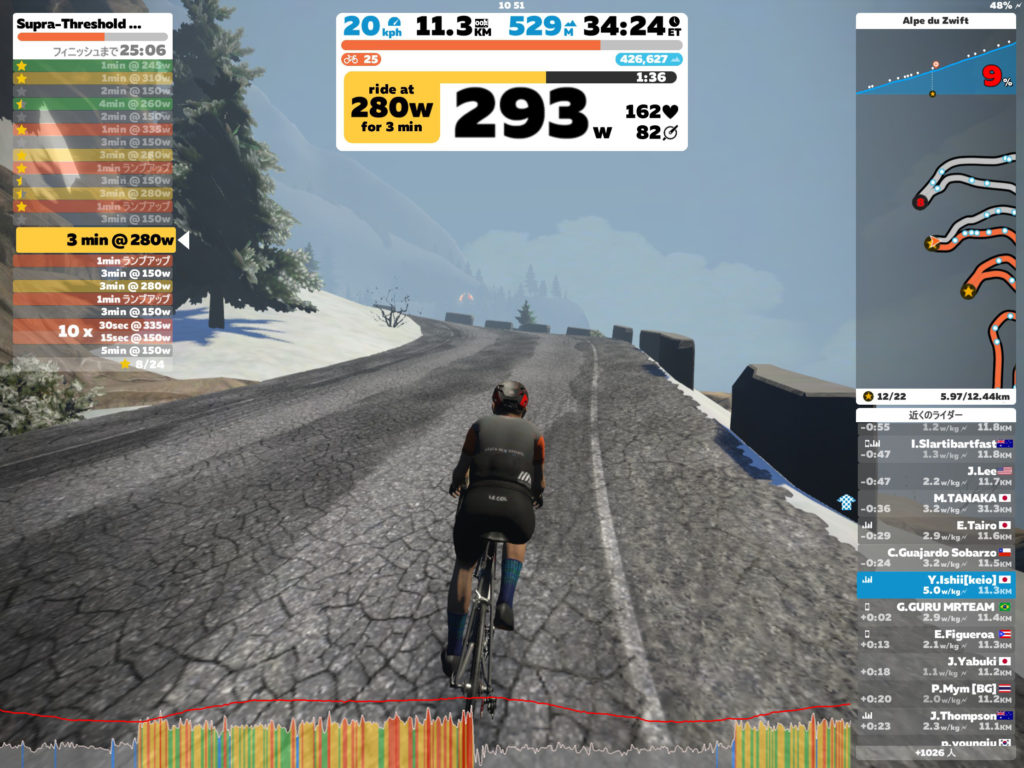Click the 5min @ 150w cooldown segment
This screenshot has width=1024, height=768.
point(93,351)
